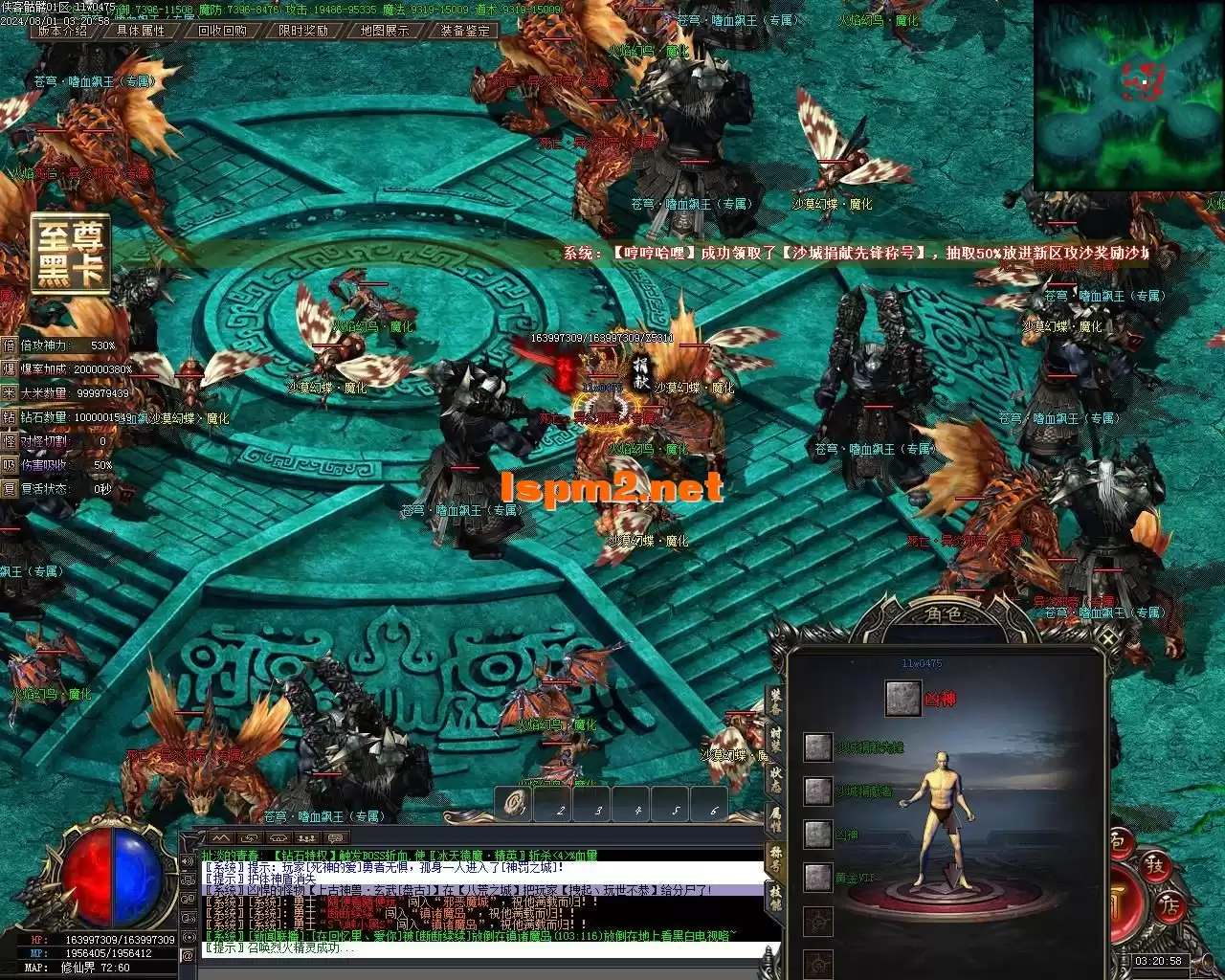Open the 店 shop round button
1225x980 pixels.
point(1169,906)
